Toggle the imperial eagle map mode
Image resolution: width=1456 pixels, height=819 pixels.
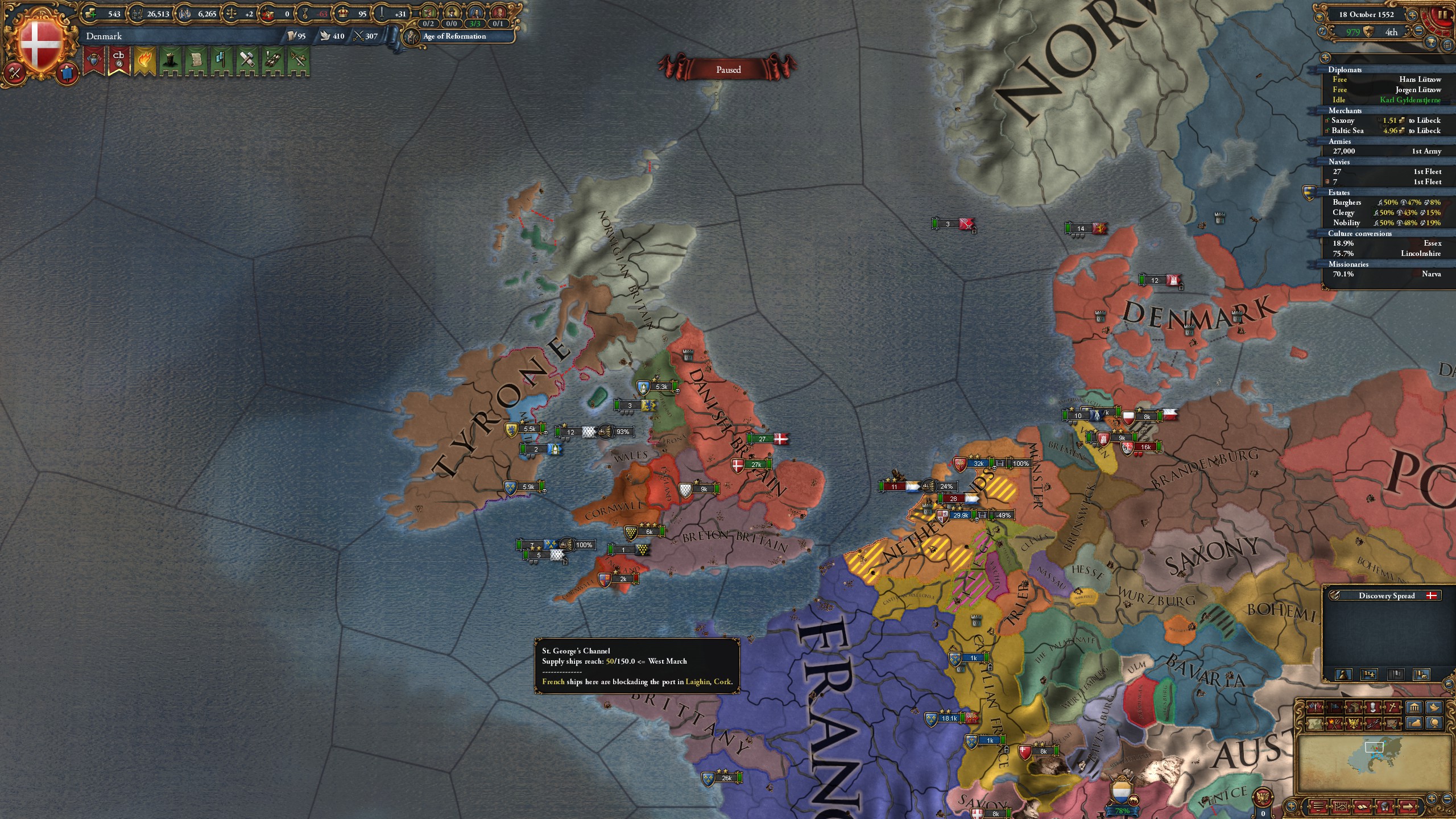point(1354,724)
